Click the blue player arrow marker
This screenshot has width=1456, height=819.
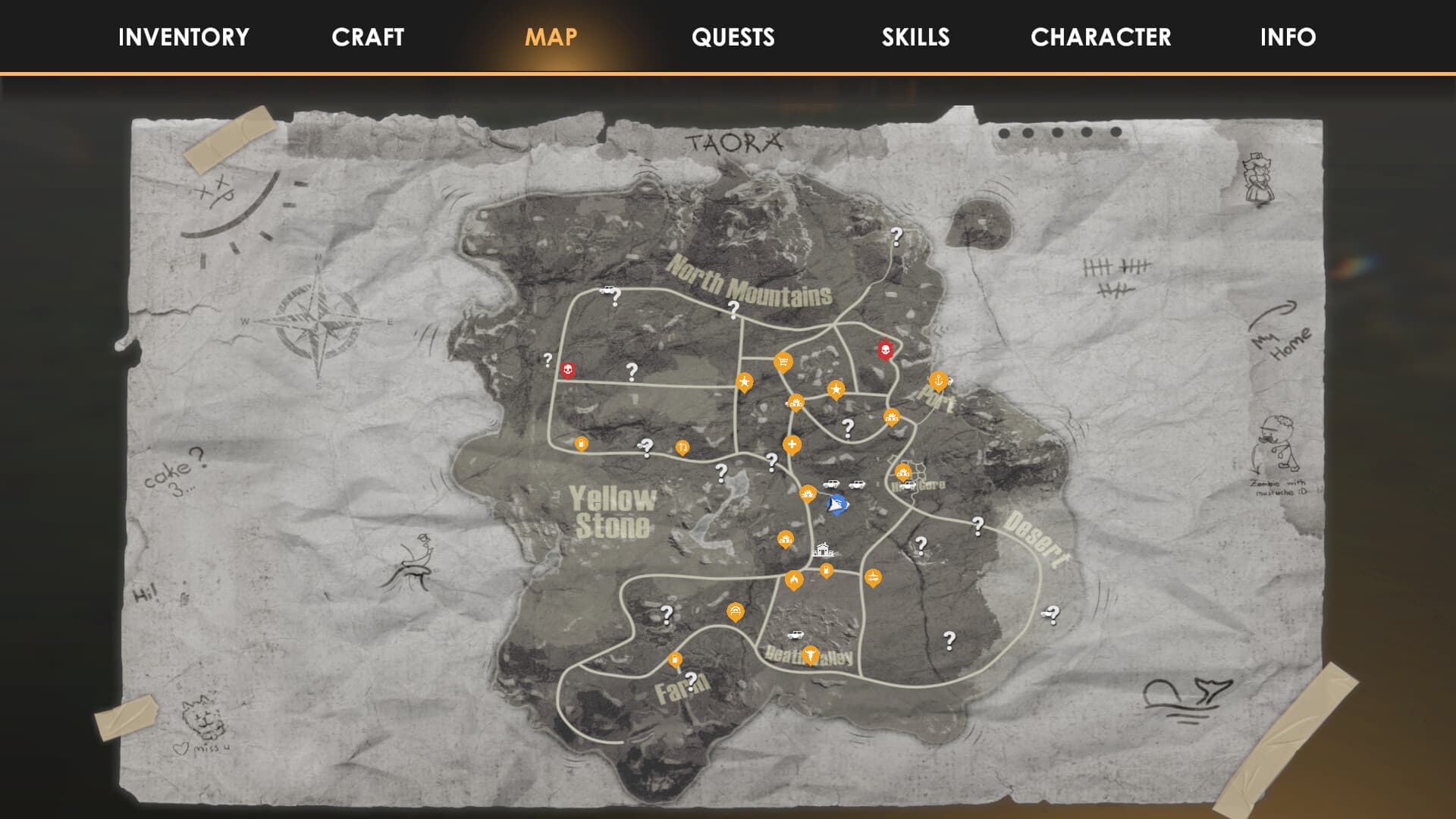click(837, 504)
